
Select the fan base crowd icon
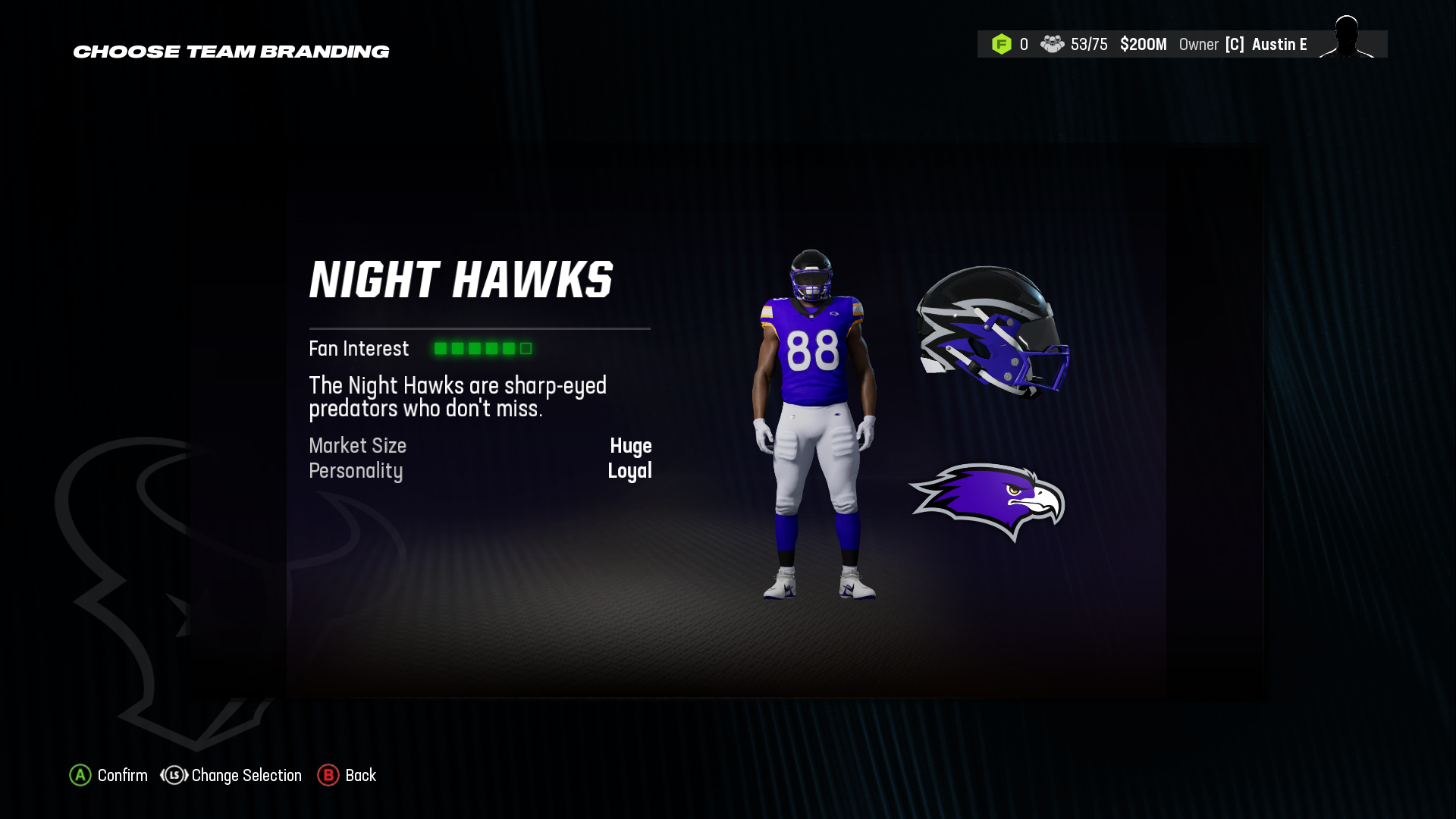pos(1053,44)
